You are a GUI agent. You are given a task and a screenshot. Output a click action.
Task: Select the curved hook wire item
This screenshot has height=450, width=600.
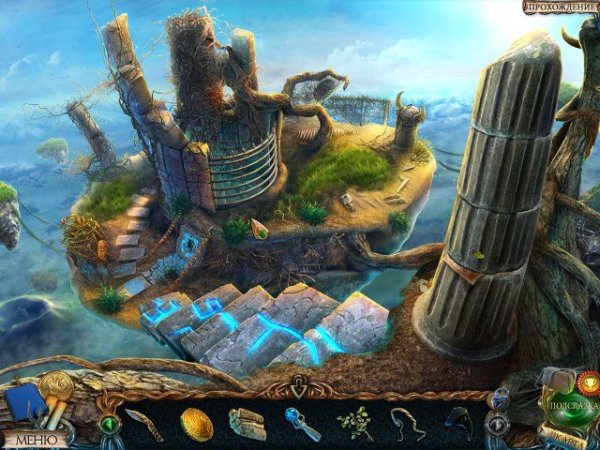(x=406, y=424)
